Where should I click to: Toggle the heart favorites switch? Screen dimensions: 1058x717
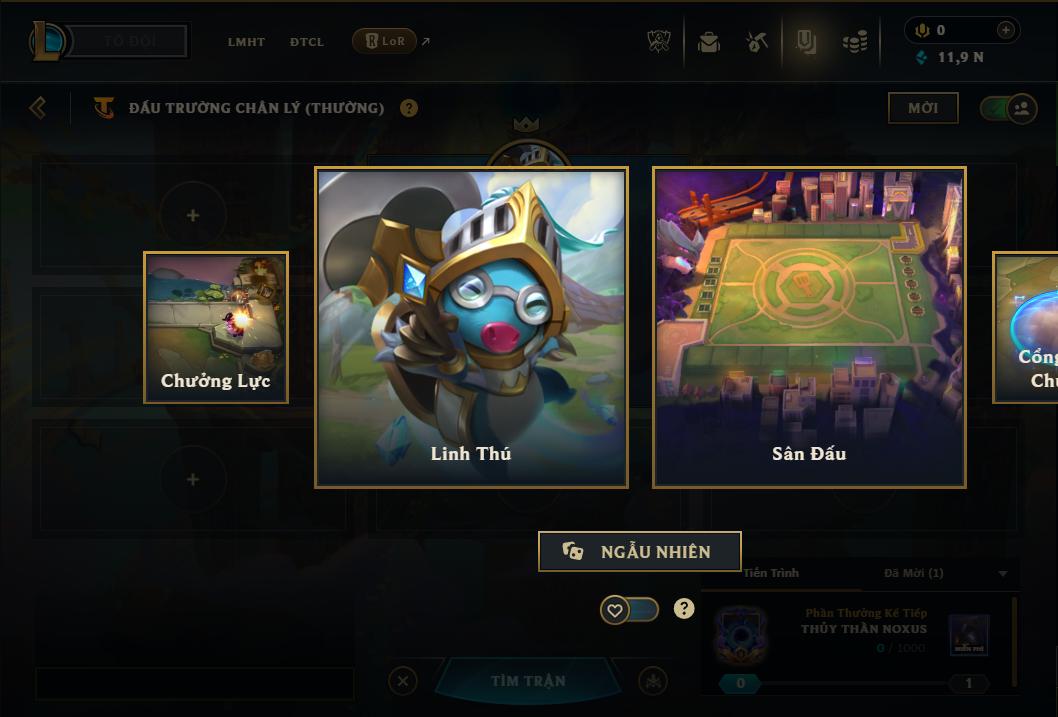point(629,609)
